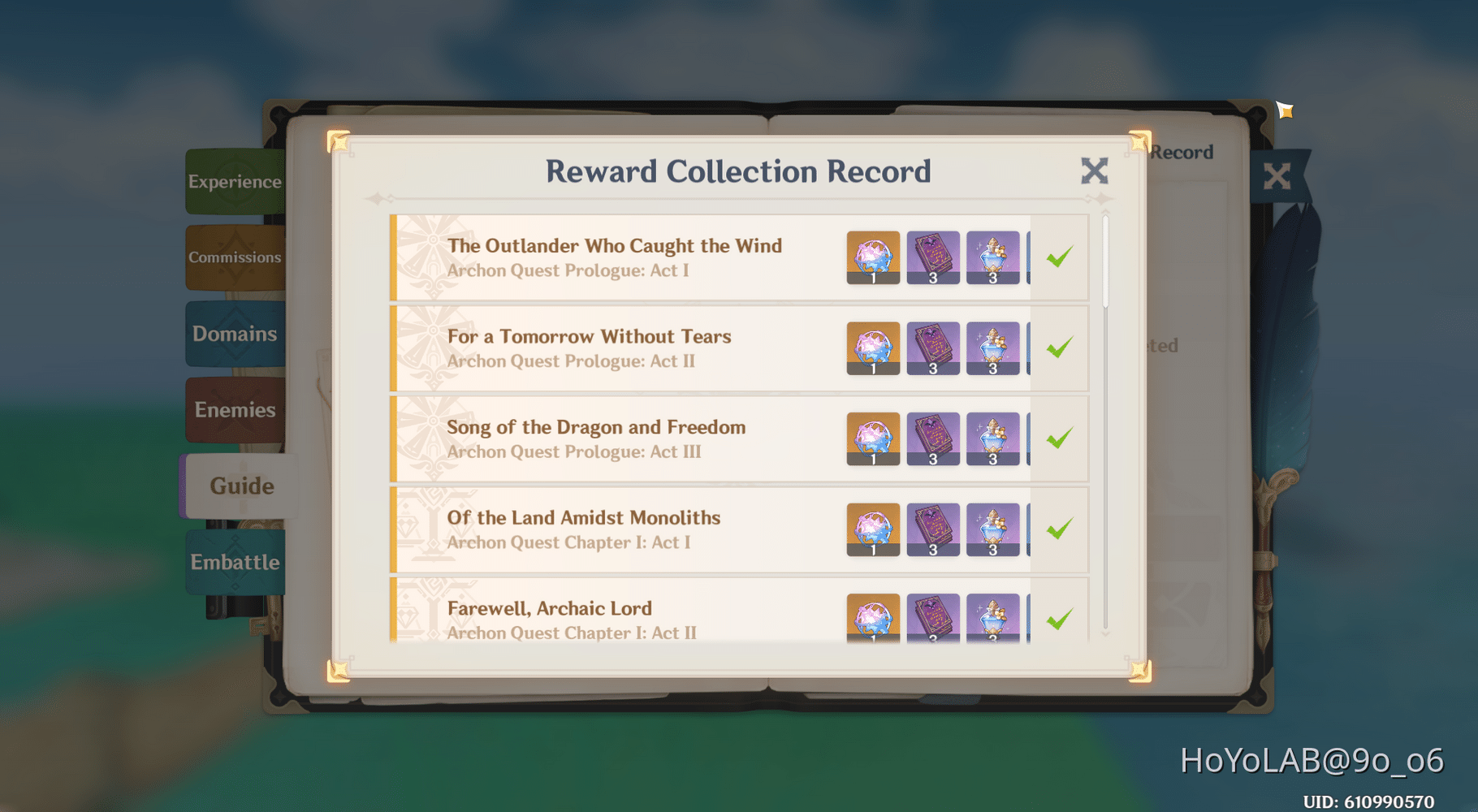Image resolution: width=1478 pixels, height=812 pixels.
Task: Select the purple book reward beside For a Tomorrow Without Tears
Action: tap(932, 348)
